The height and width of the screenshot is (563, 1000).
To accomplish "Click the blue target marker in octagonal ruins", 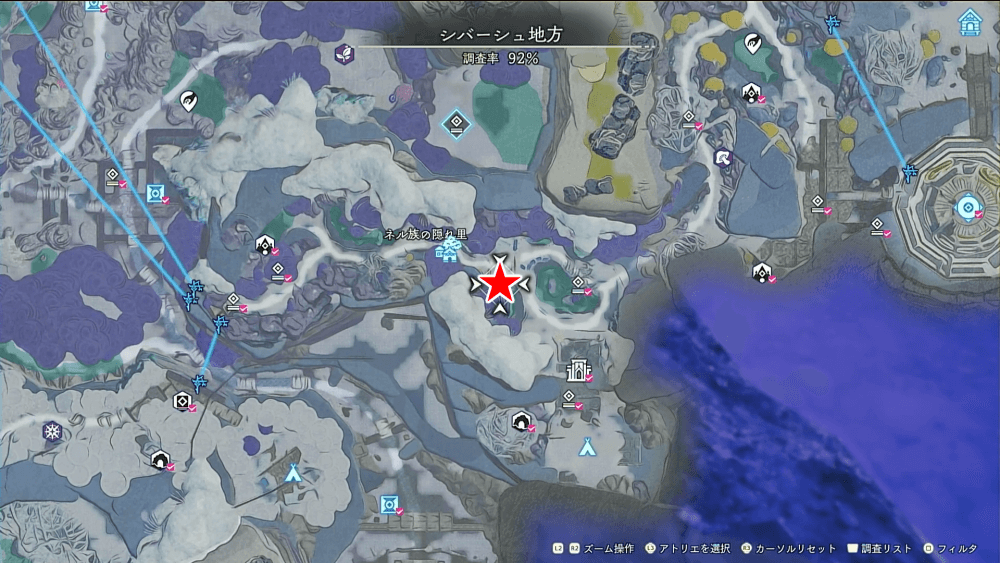I will pyautogui.click(x=966, y=208).
